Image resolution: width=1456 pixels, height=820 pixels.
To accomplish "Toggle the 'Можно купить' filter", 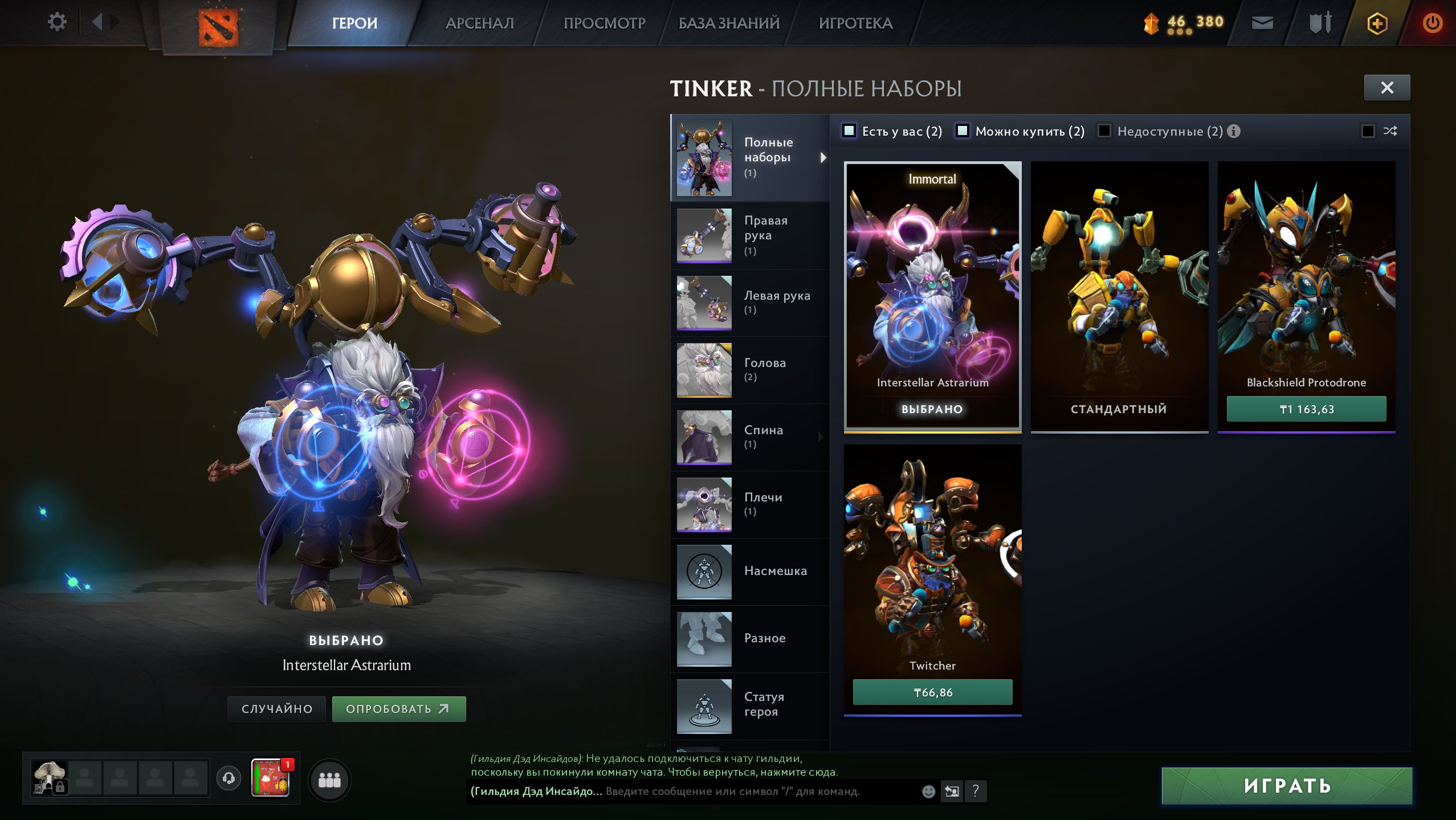I will pos(964,130).
